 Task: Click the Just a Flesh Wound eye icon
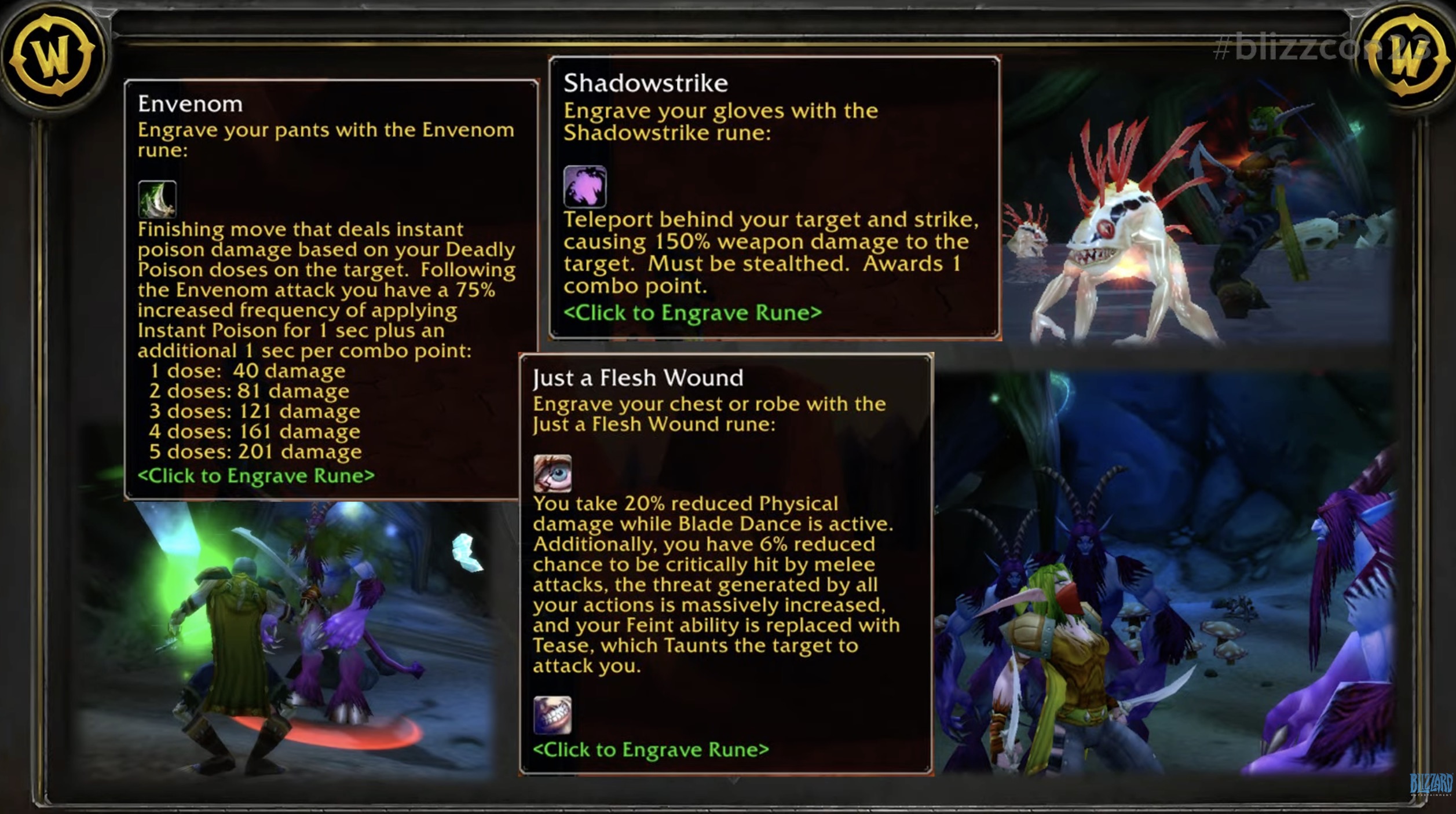point(553,474)
